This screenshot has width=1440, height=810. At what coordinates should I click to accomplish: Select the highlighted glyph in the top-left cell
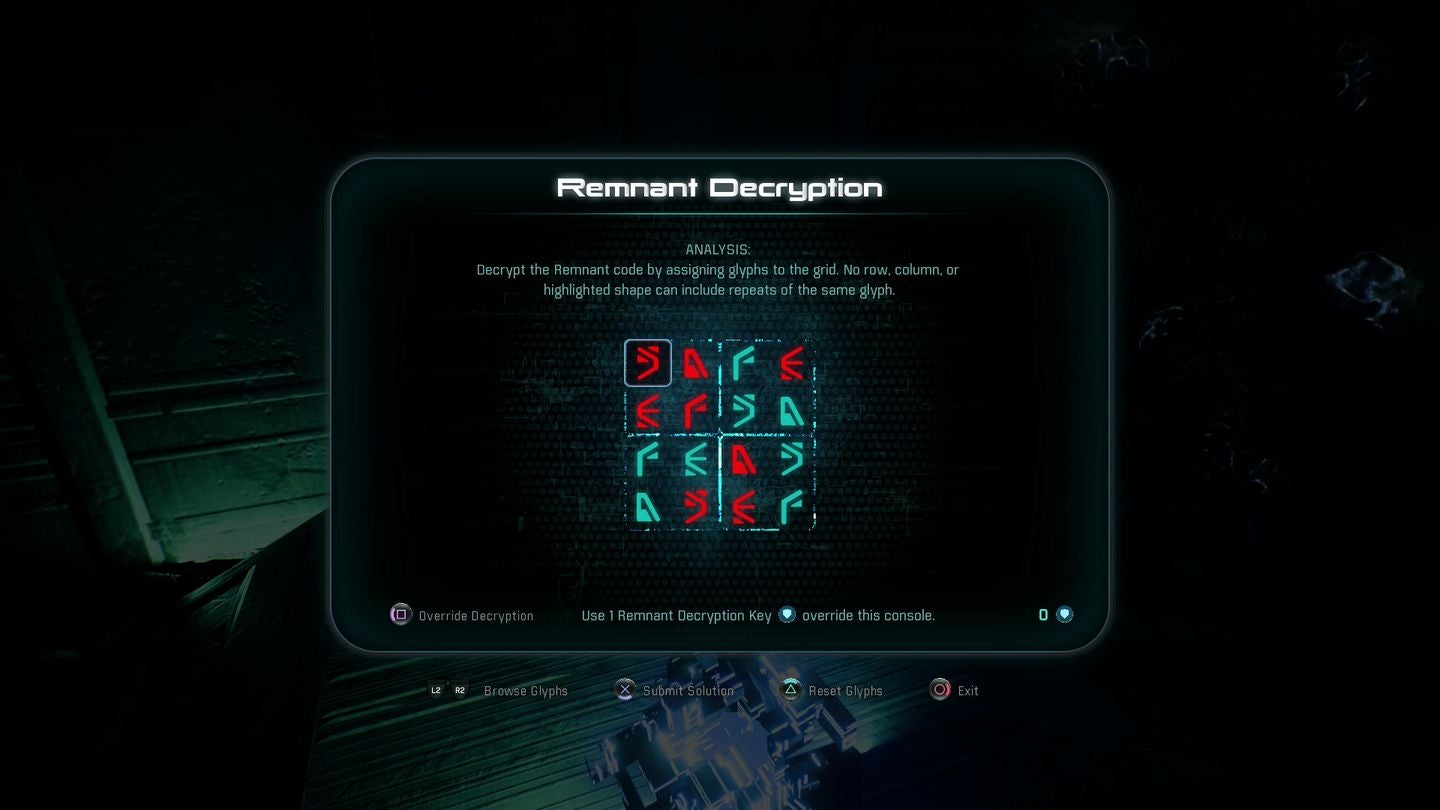[x=648, y=363]
